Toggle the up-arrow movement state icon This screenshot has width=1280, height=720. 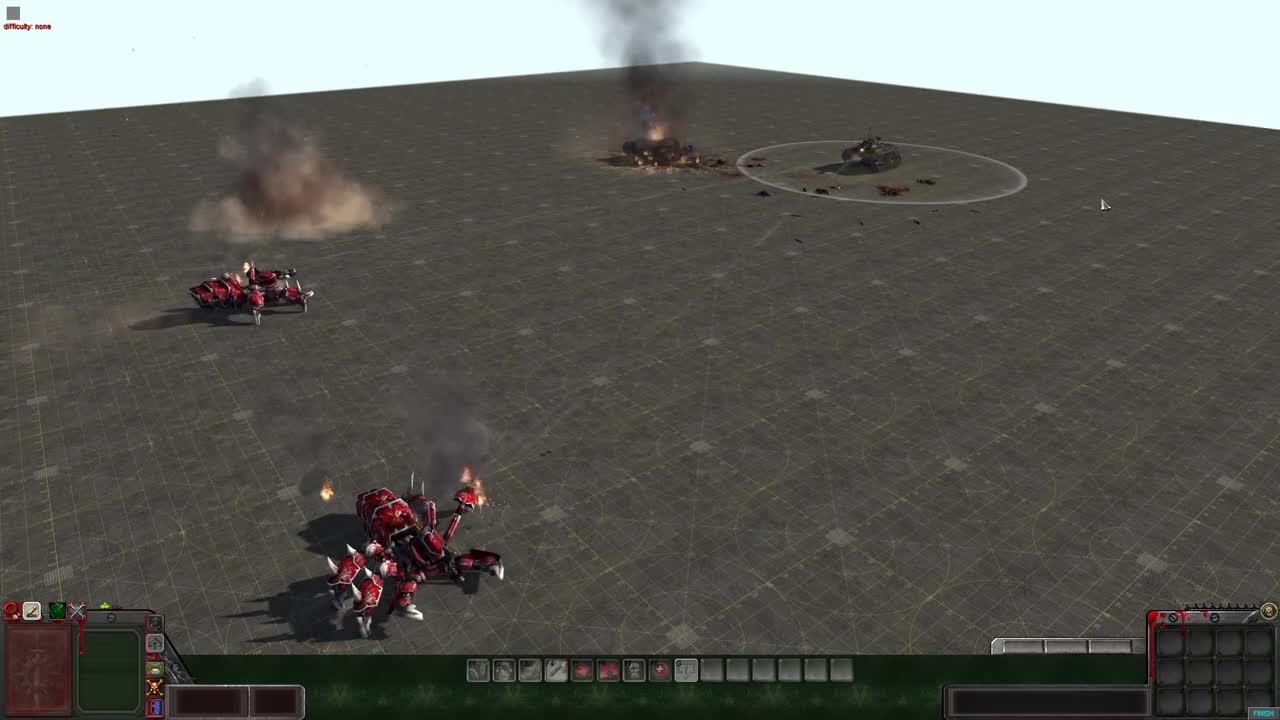pos(155,643)
